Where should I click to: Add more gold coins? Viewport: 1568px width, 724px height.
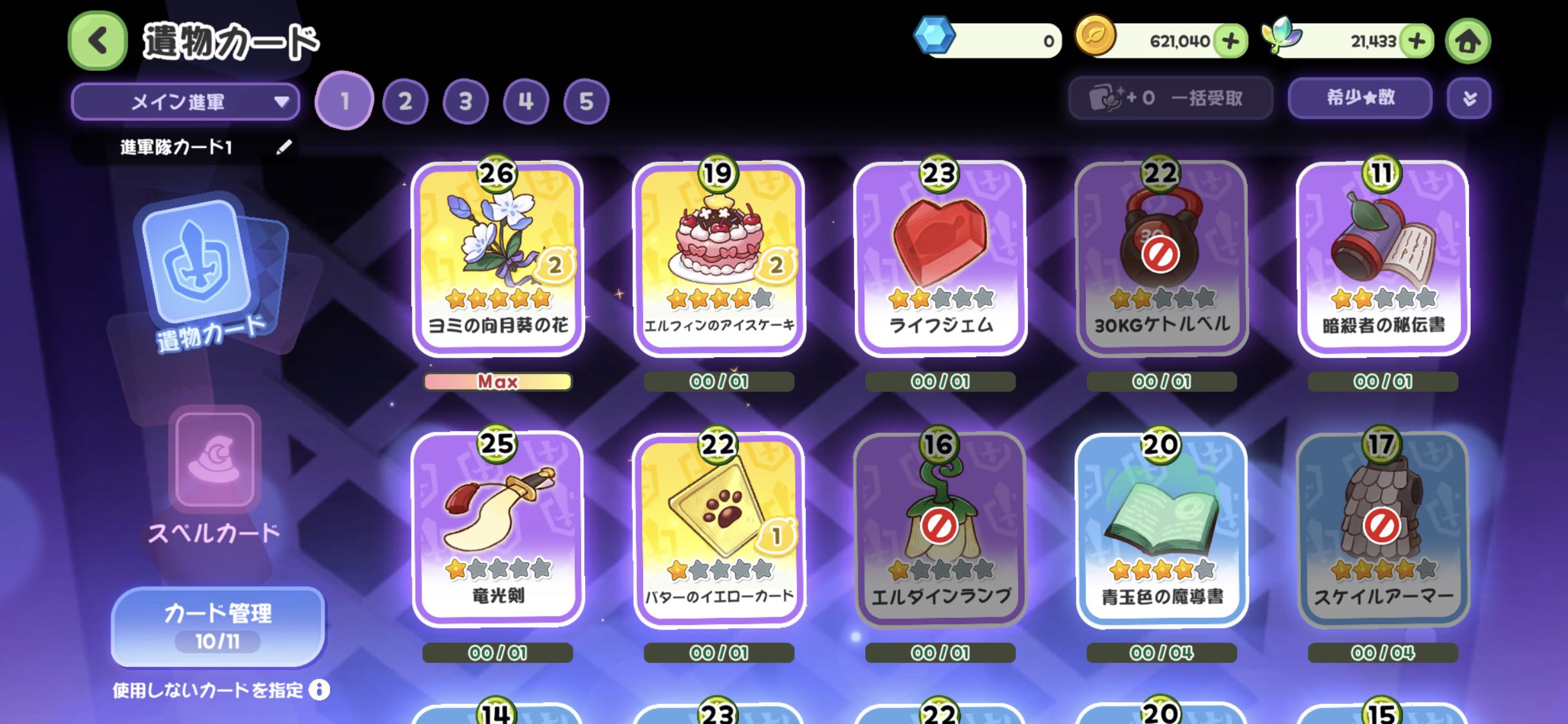[1230, 41]
